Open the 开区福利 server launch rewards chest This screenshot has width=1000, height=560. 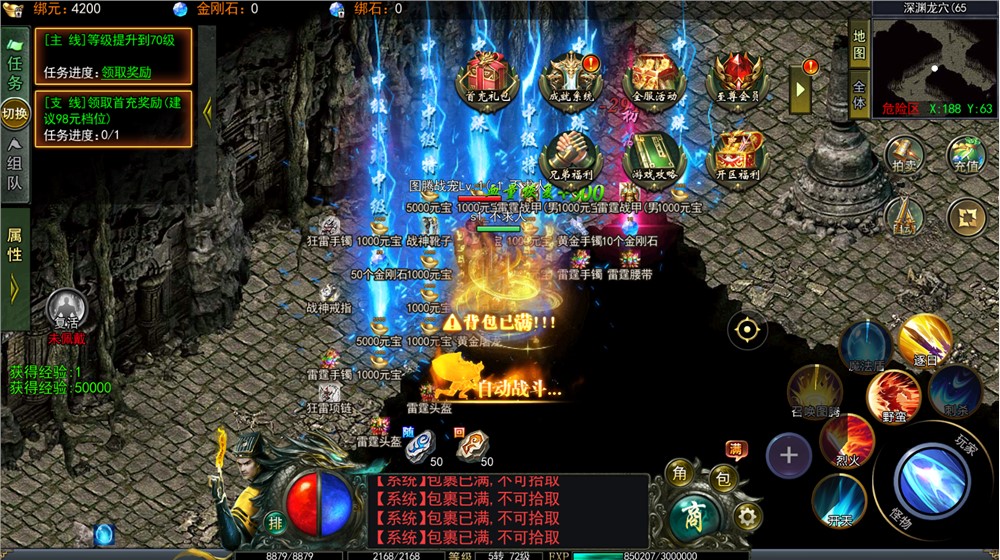click(x=737, y=156)
